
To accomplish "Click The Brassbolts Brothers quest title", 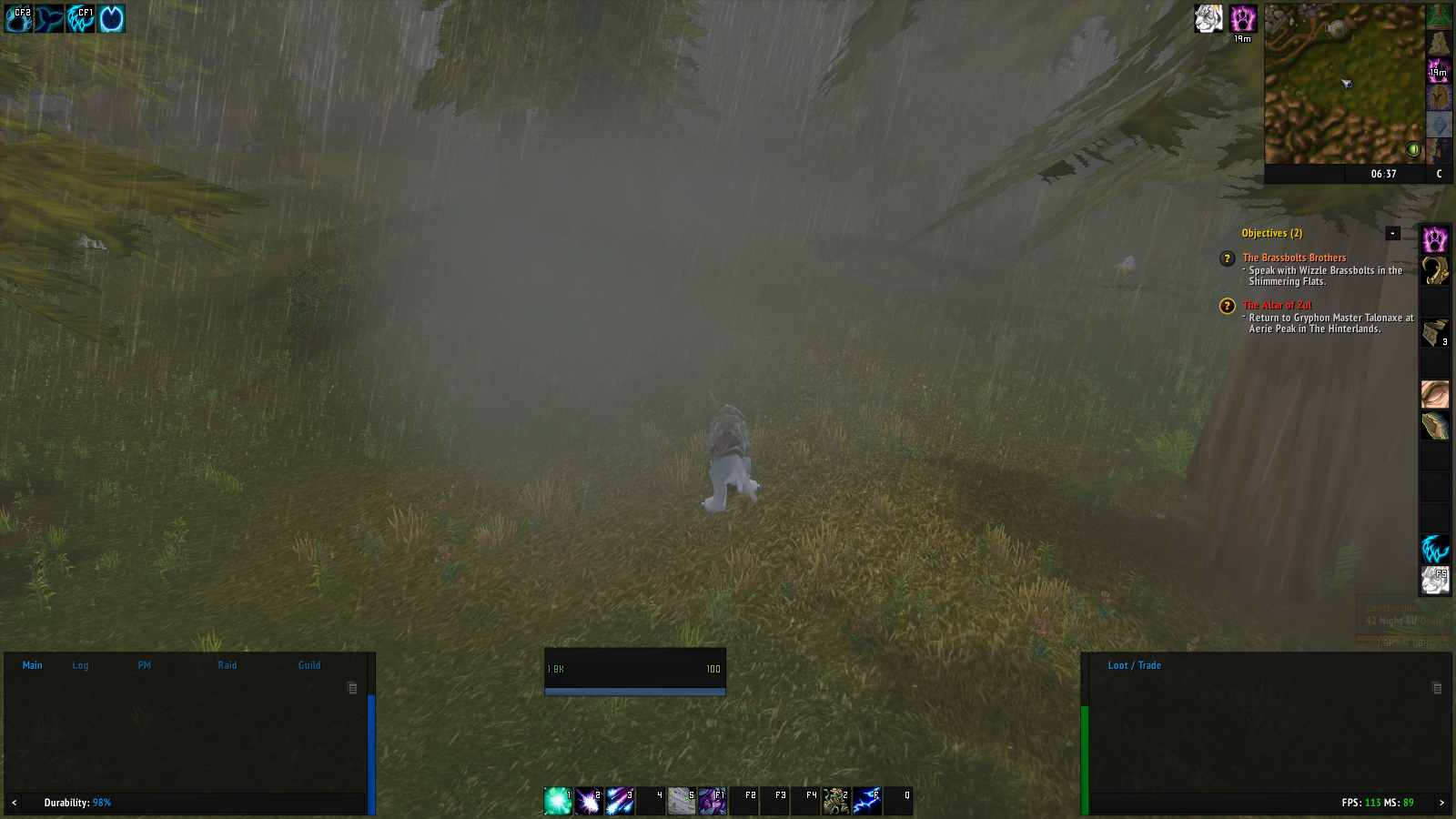I will (1292, 258).
